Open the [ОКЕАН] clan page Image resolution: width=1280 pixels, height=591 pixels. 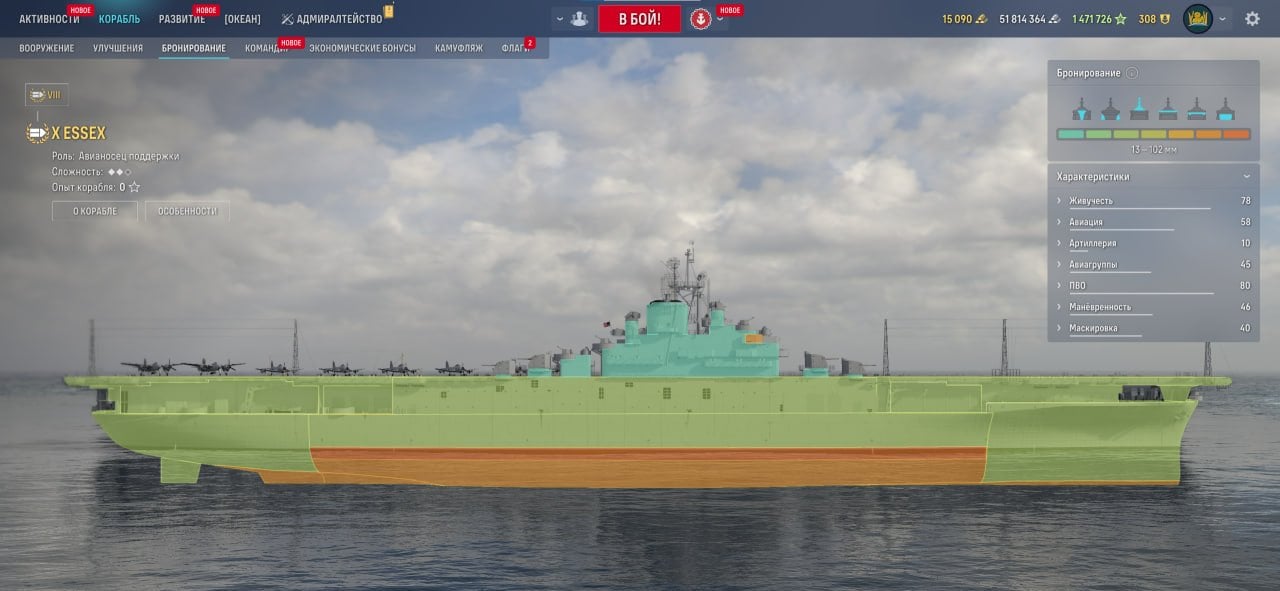(x=243, y=19)
